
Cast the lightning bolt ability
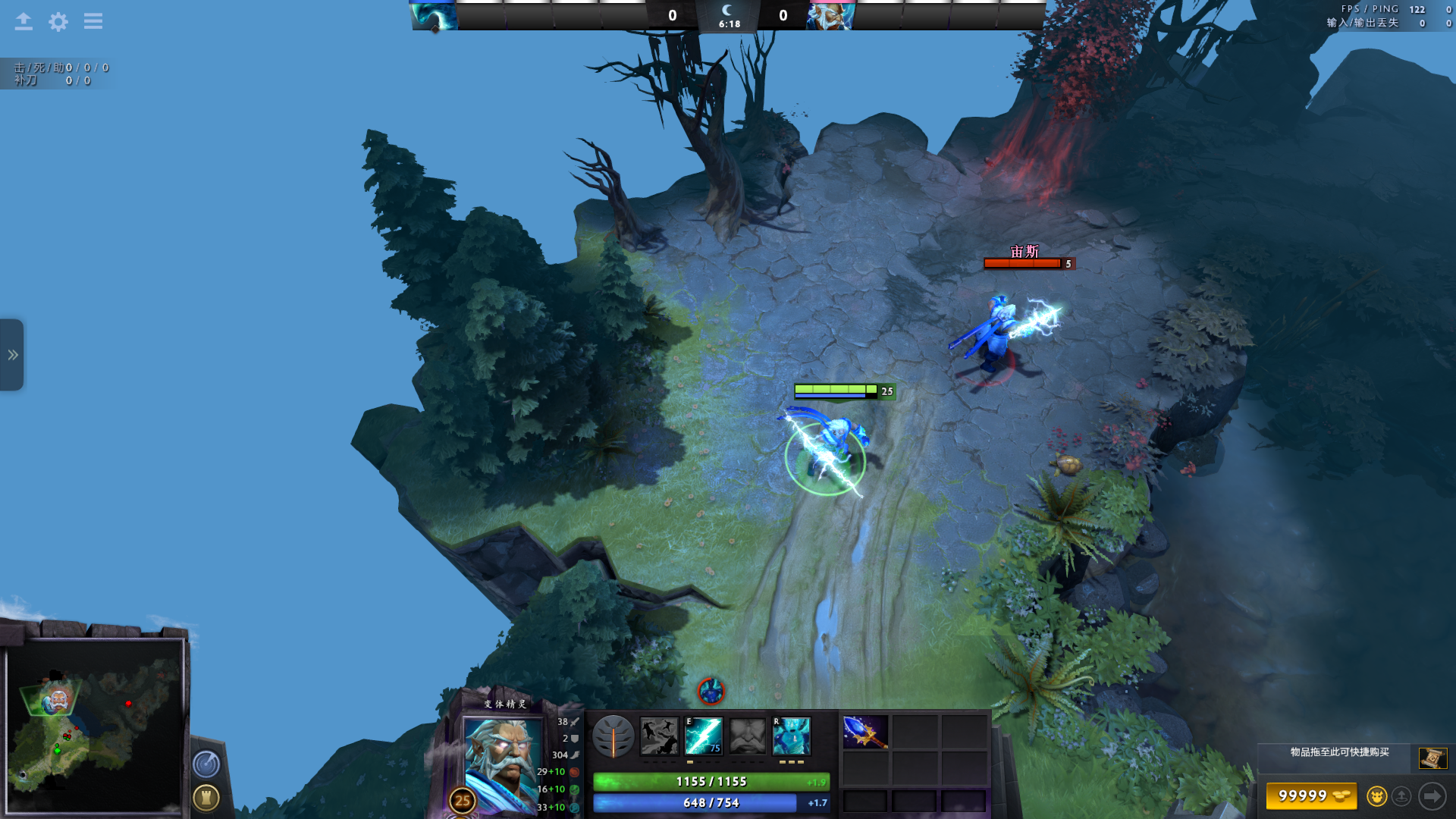coord(704,736)
